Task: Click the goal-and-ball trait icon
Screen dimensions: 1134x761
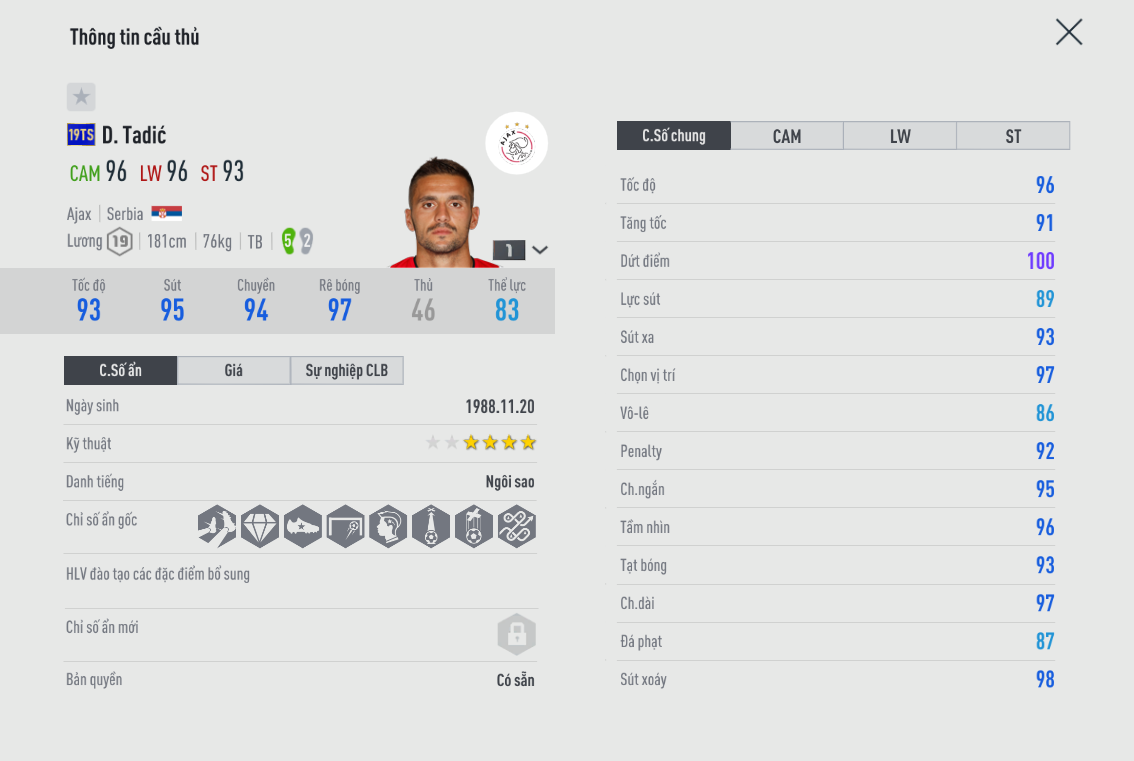Action: tap(345, 526)
